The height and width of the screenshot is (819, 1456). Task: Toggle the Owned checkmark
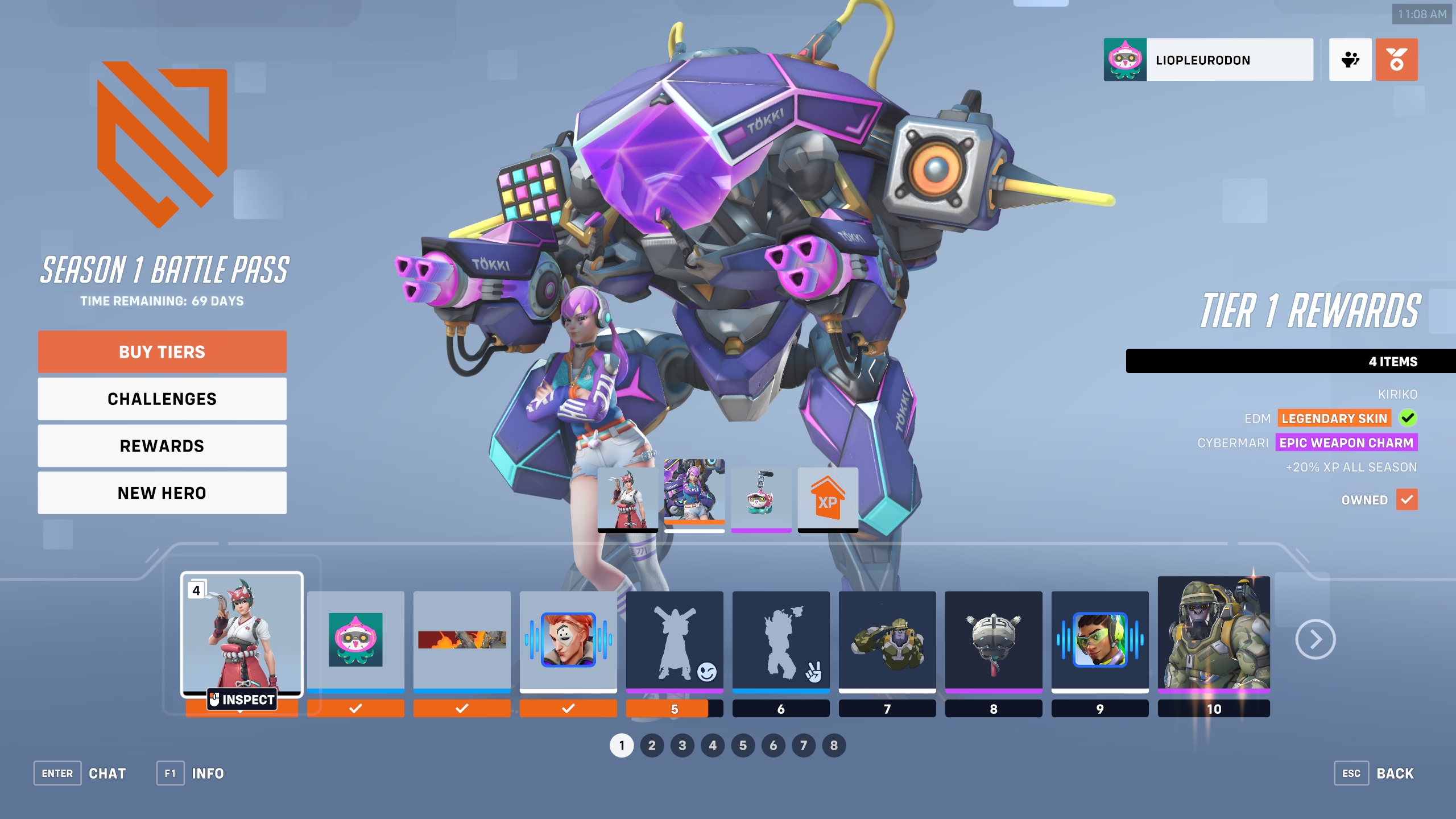pos(1407,500)
